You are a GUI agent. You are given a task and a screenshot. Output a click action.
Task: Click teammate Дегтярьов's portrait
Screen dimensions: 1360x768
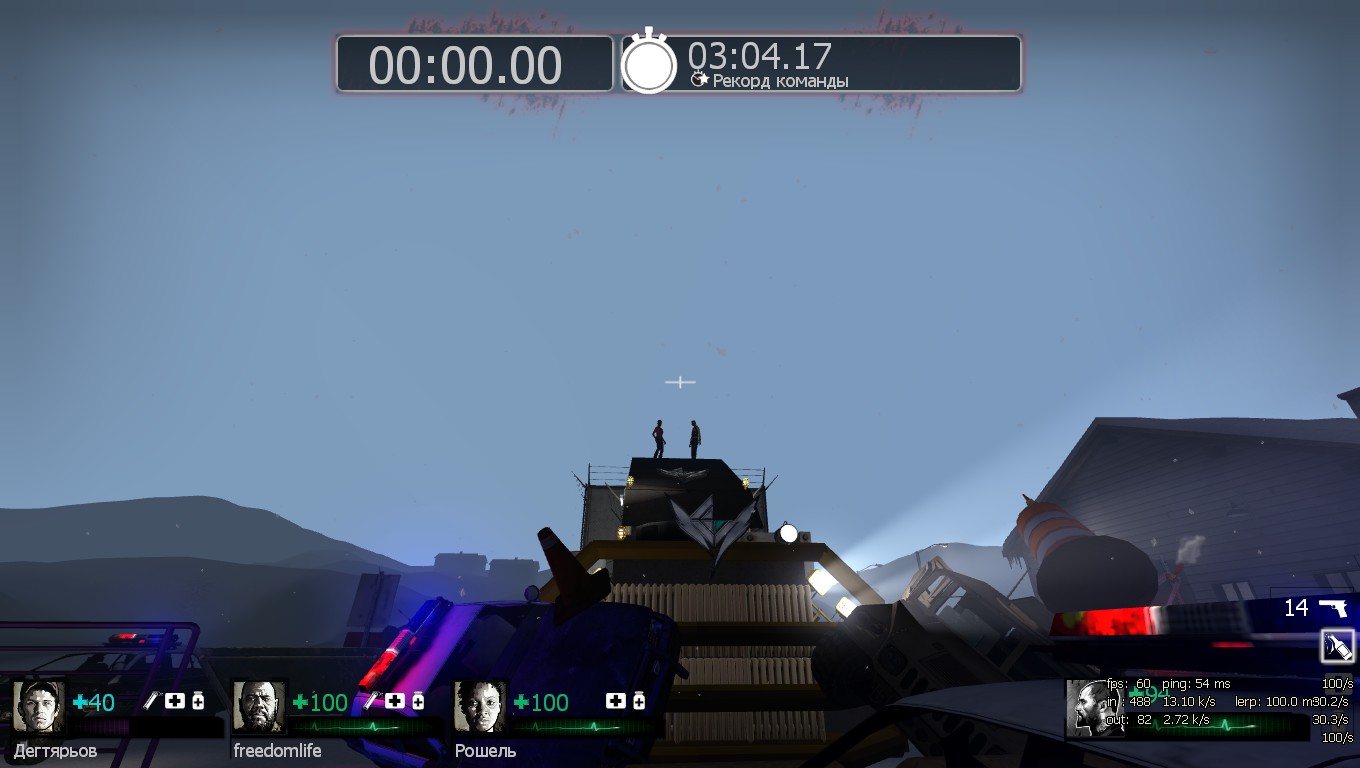(39, 706)
